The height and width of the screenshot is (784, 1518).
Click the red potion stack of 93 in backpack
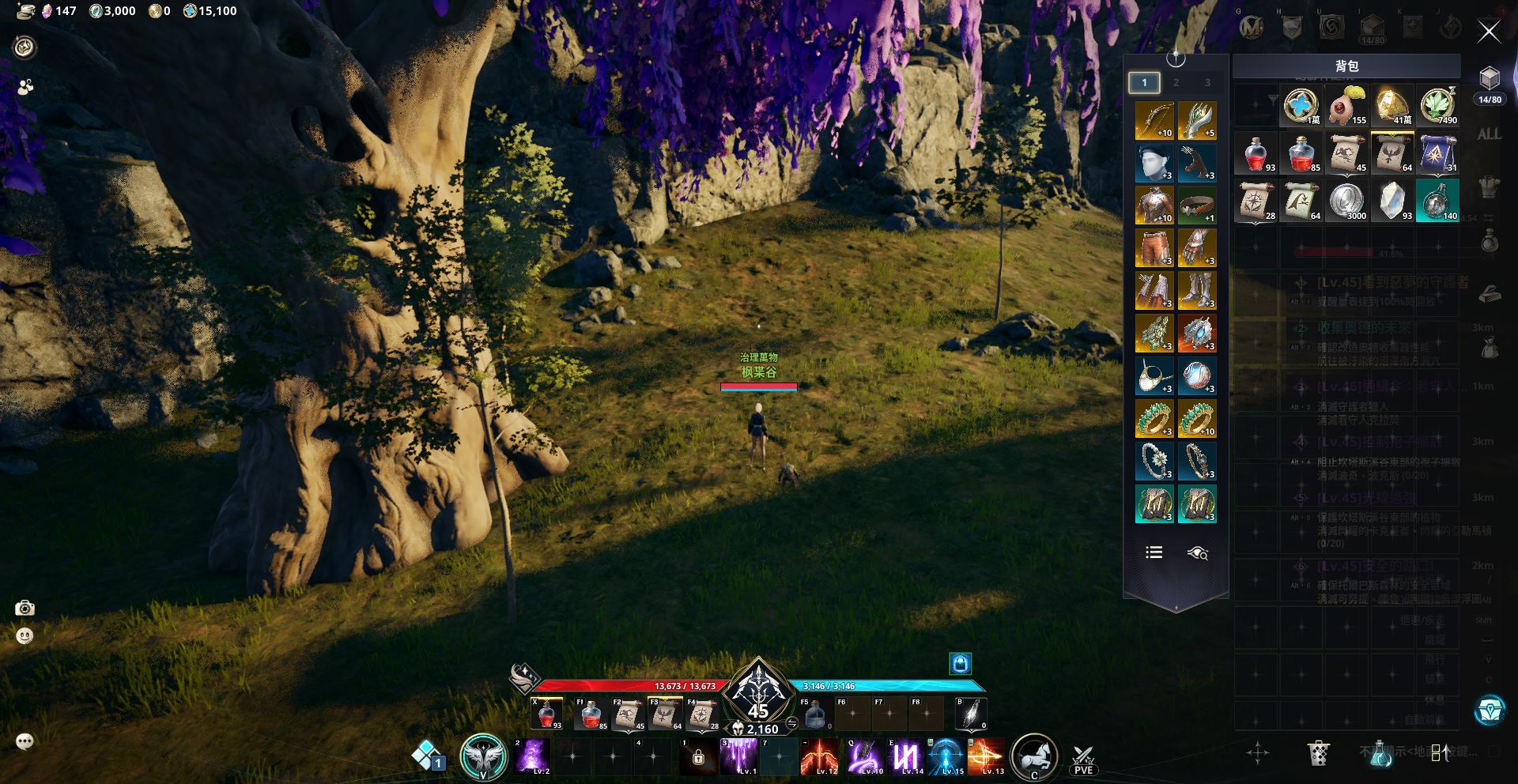tap(1256, 153)
